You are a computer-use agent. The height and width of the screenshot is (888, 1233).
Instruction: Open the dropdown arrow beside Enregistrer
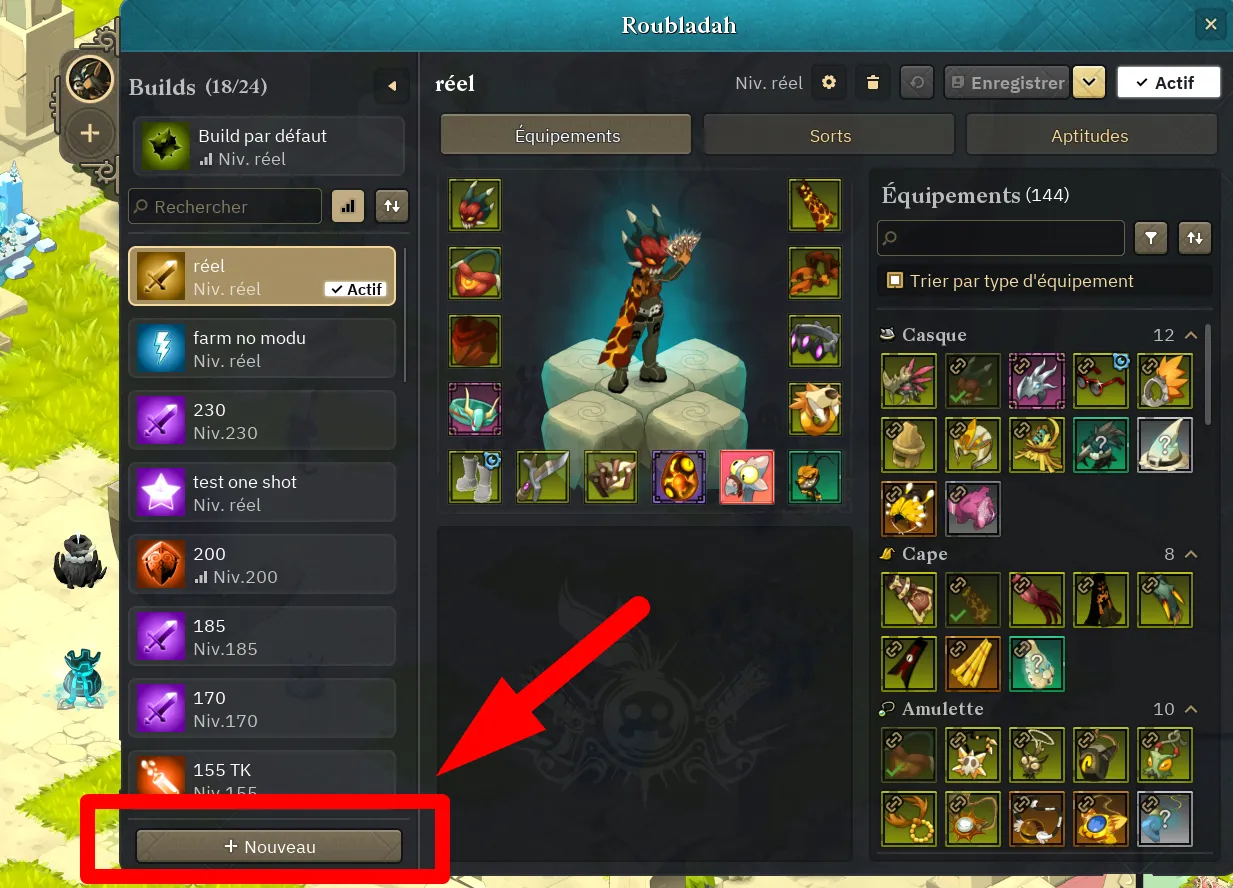click(x=1088, y=83)
